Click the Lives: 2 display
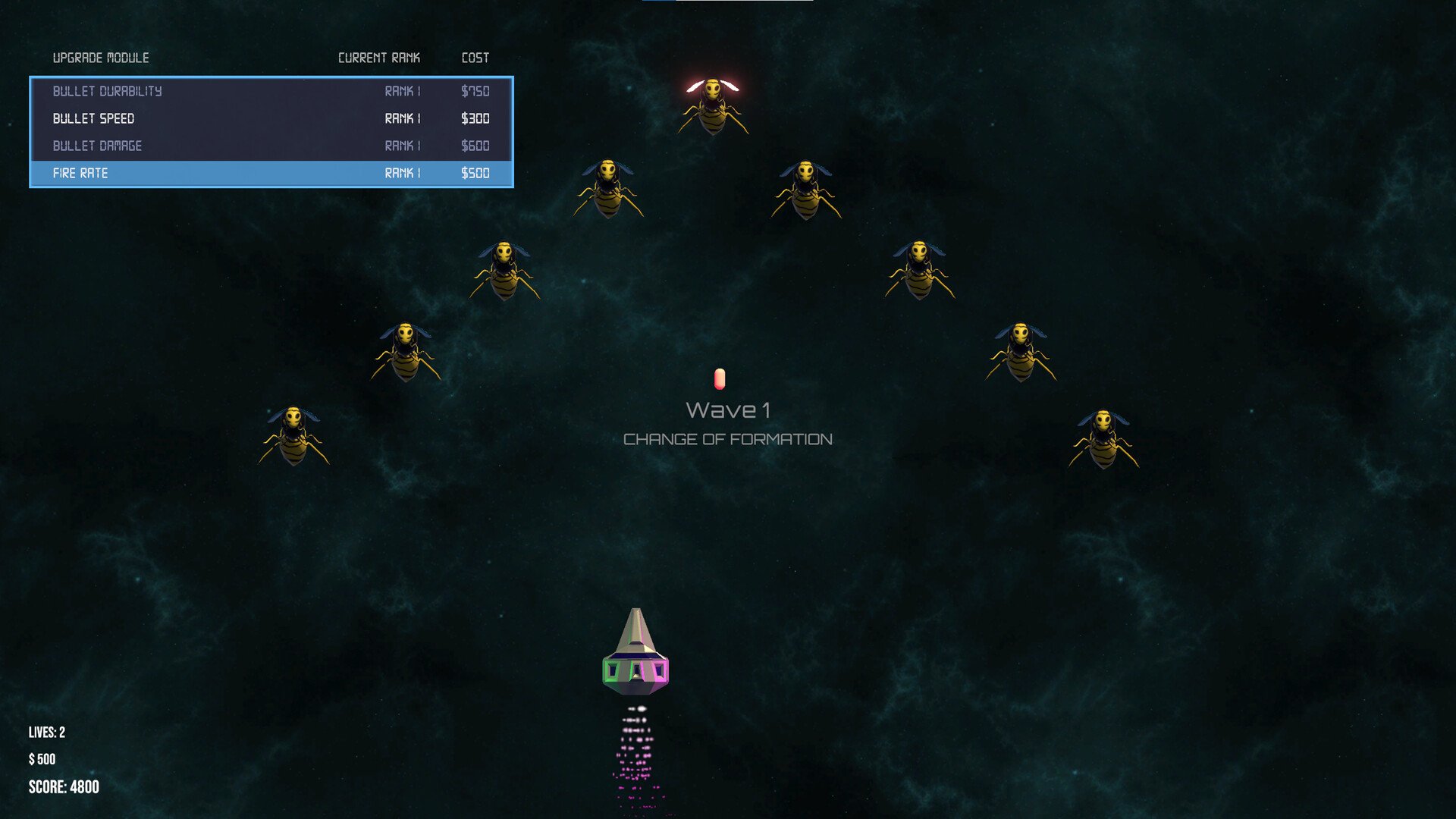The width and height of the screenshot is (1456, 819). pyautogui.click(x=45, y=732)
